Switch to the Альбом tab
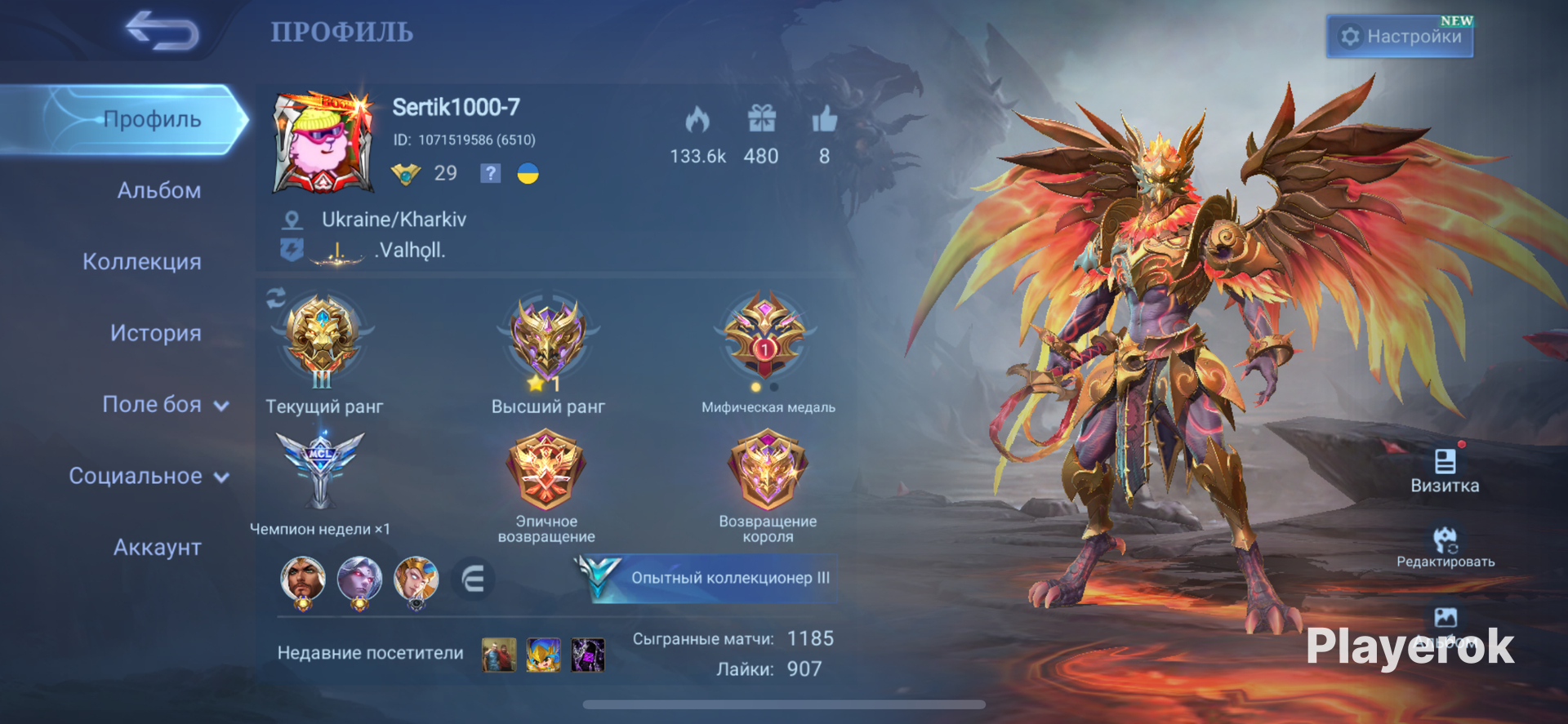Screen dimensions: 1568x724 pyautogui.click(x=159, y=190)
